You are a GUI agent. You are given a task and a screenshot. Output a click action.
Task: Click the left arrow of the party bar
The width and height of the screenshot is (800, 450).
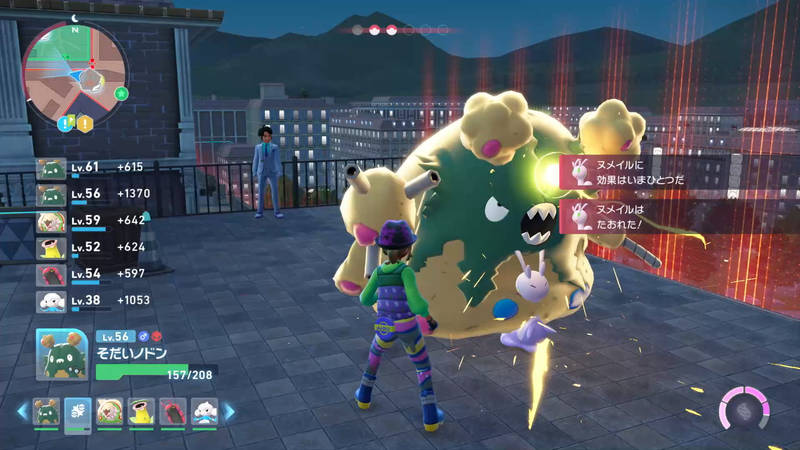(21, 412)
